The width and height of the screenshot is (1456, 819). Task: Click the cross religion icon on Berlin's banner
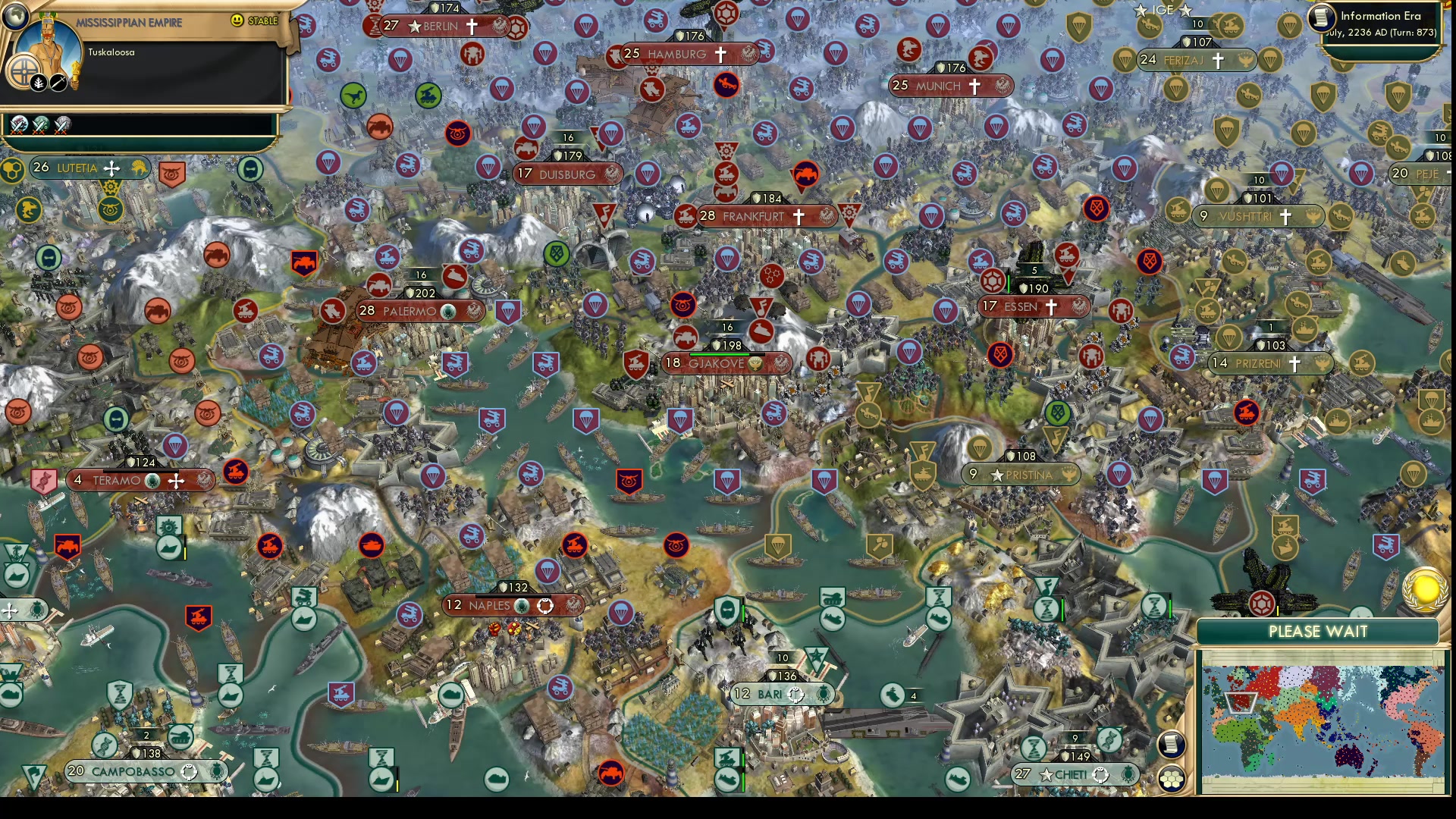tap(472, 25)
